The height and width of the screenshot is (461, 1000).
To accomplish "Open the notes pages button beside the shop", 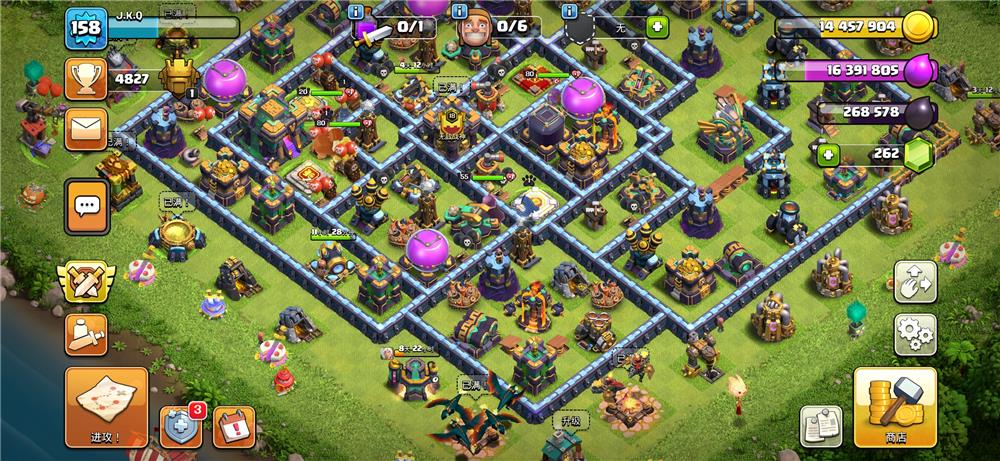I will click(821, 426).
